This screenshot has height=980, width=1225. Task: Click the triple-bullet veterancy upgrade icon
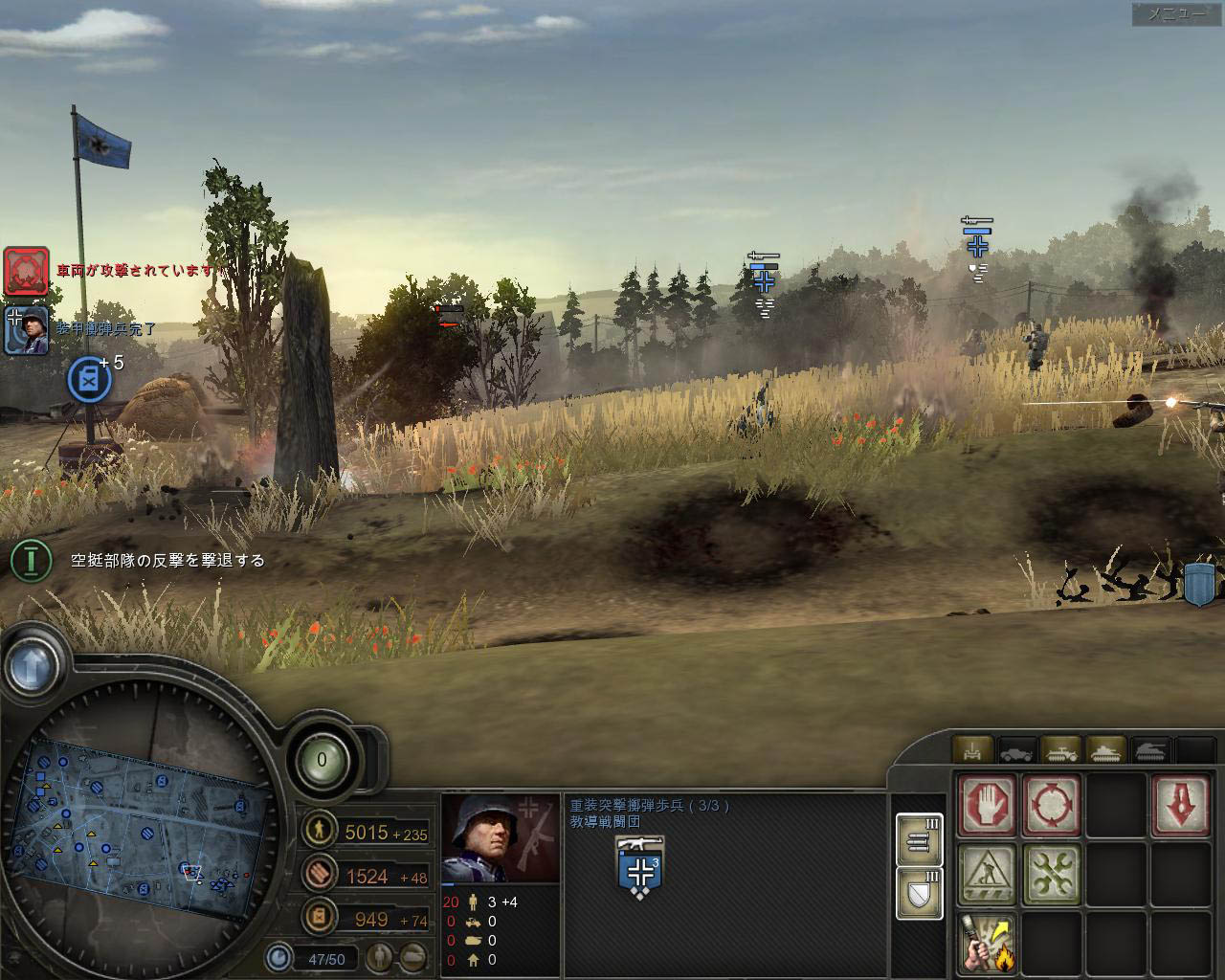[x=920, y=839]
